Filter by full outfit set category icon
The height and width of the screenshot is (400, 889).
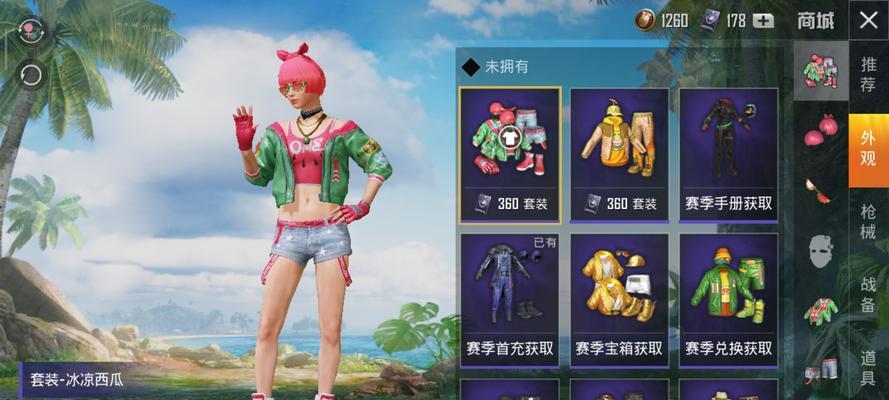(821, 70)
